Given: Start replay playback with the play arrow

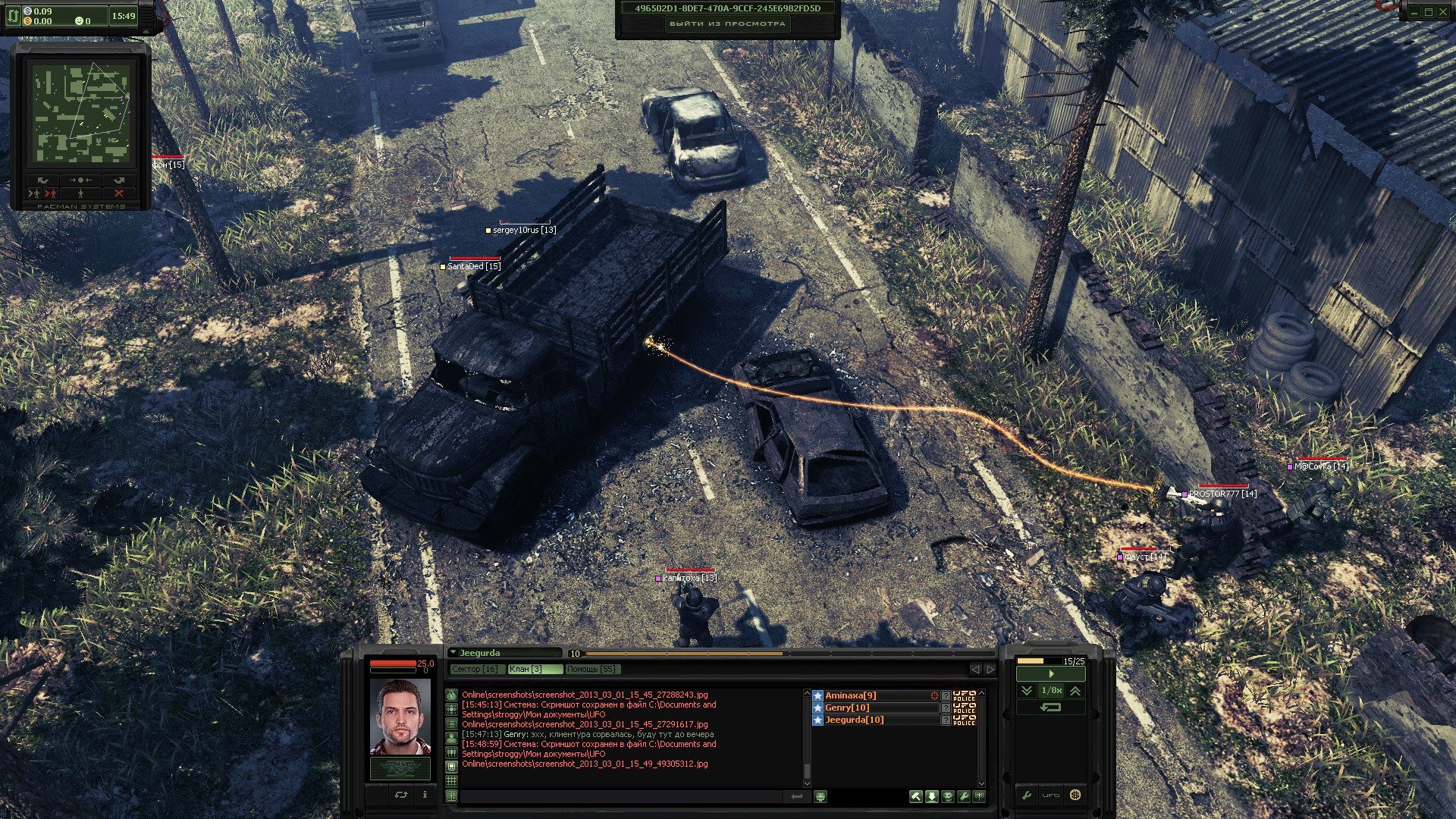Looking at the screenshot, I should point(1050,673).
